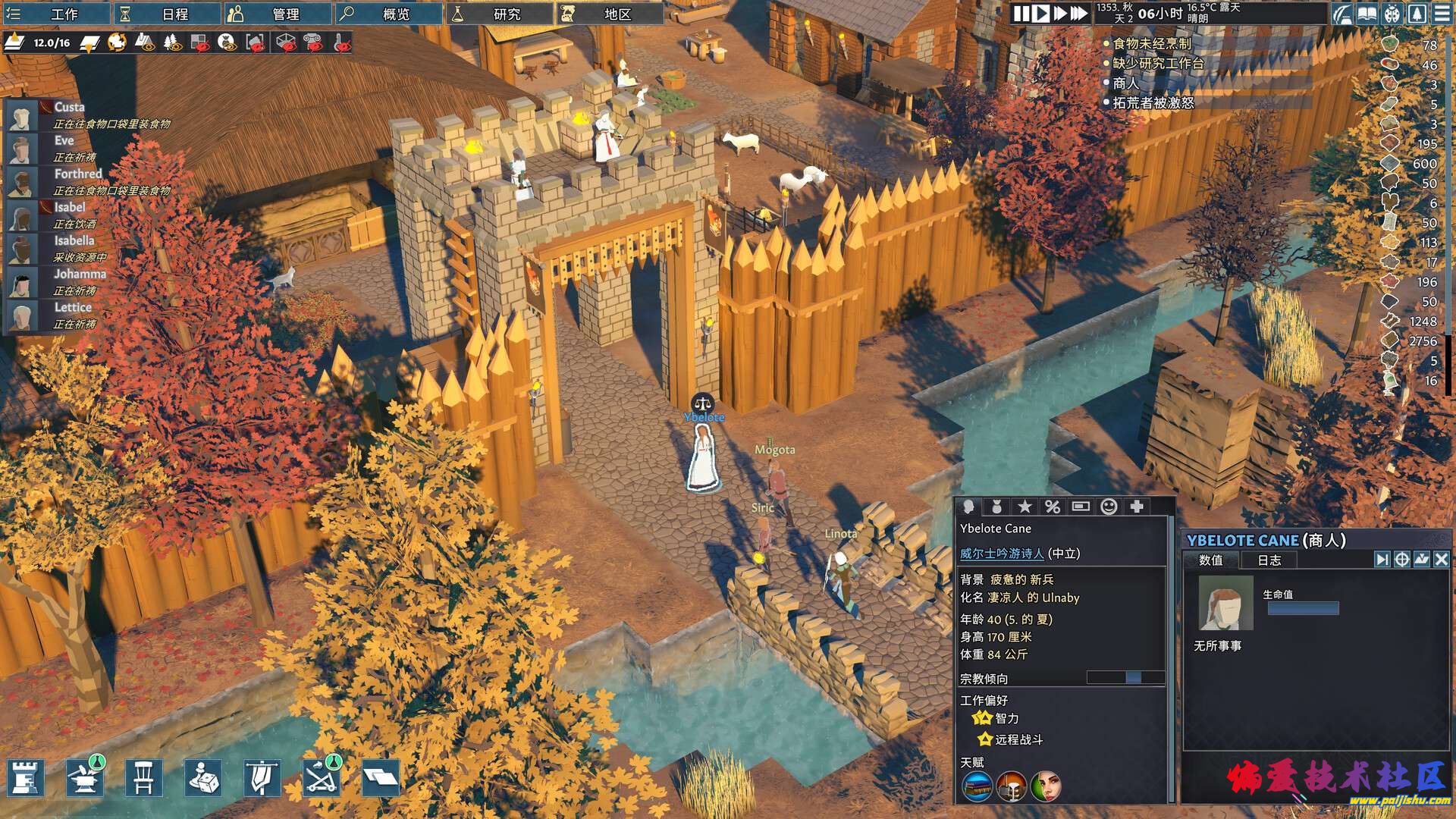This screenshot has width=1456, height=819.
Task: Center camera on Ybelote with crosshair button
Action: 1401,560
